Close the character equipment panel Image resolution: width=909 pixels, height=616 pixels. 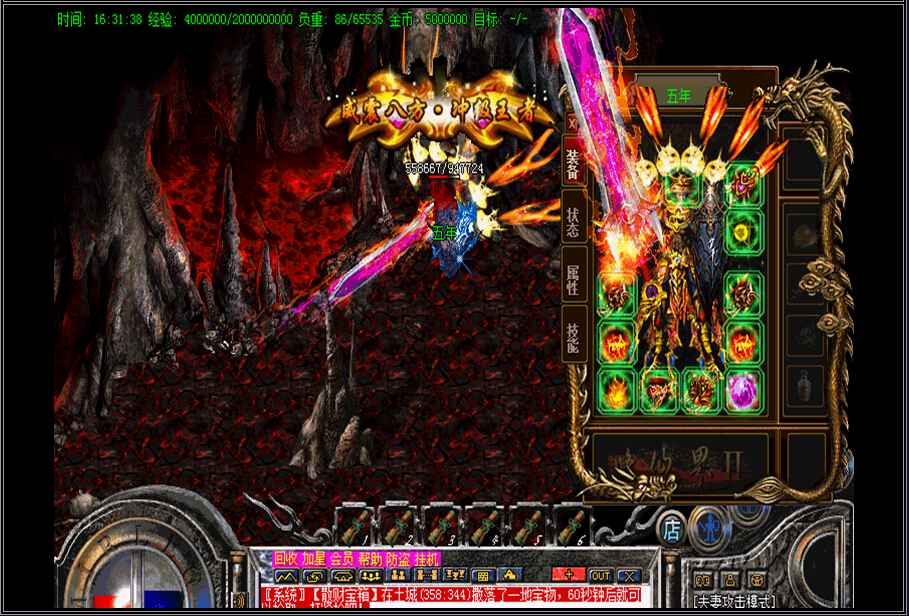[573, 122]
